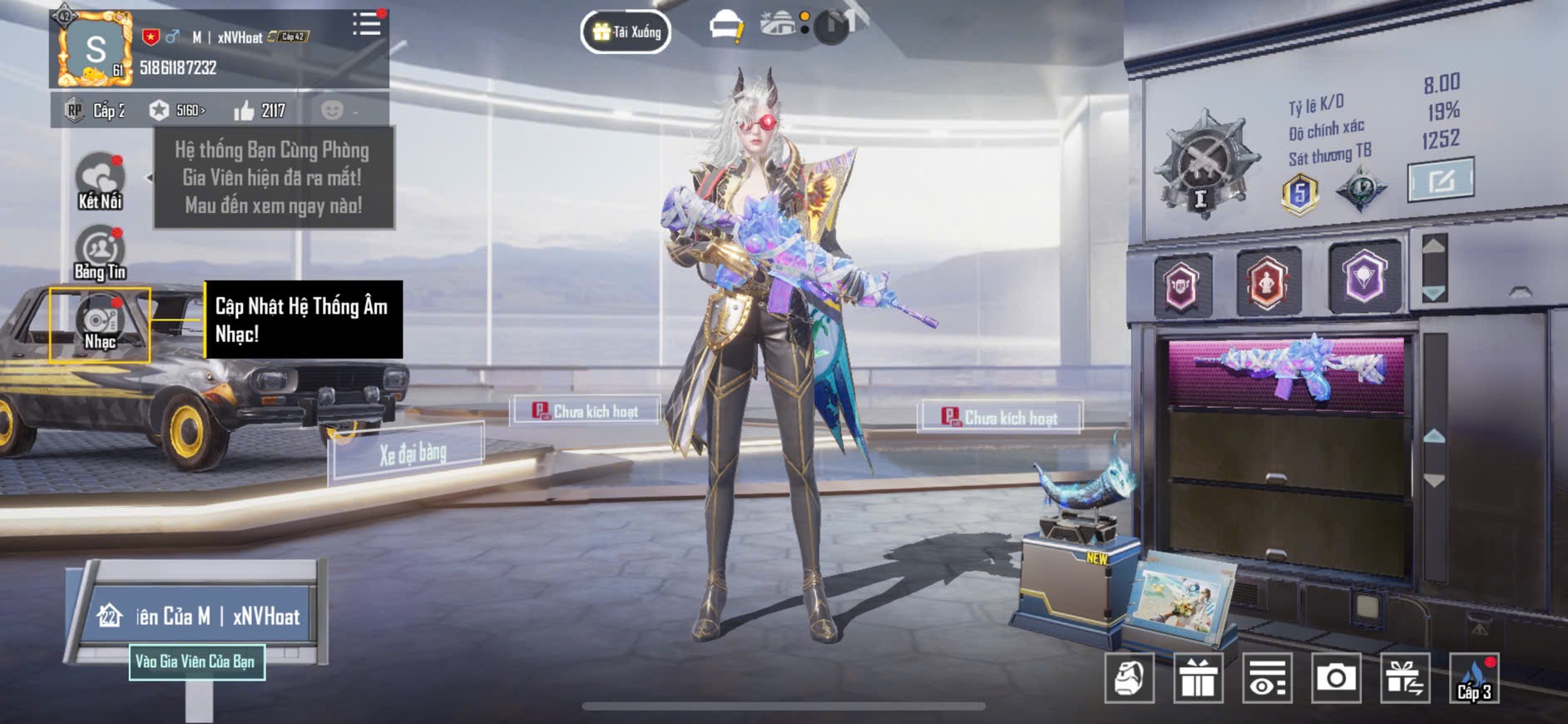Open the Bảng Tin news feed

tap(100, 253)
